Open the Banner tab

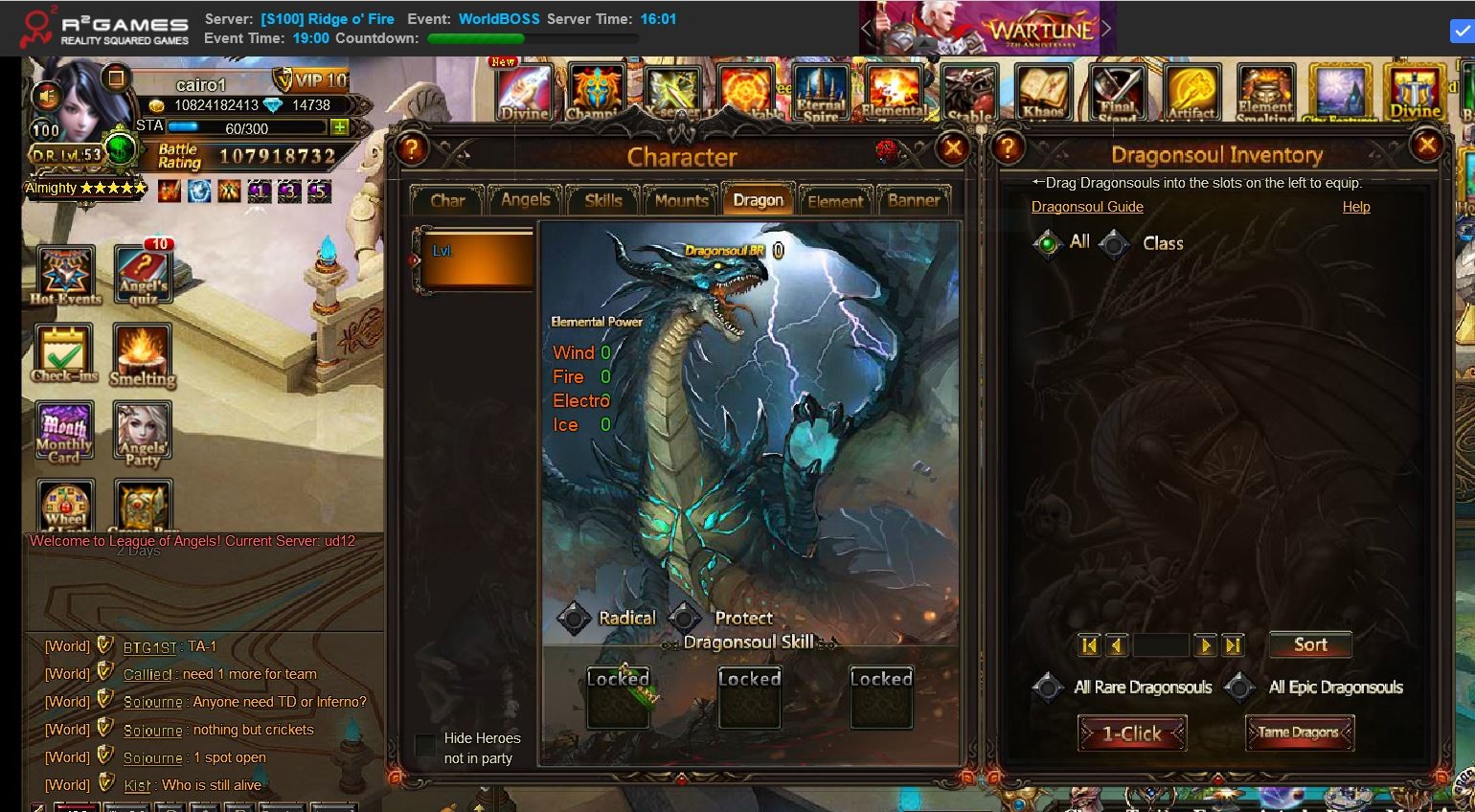click(914, 200)
